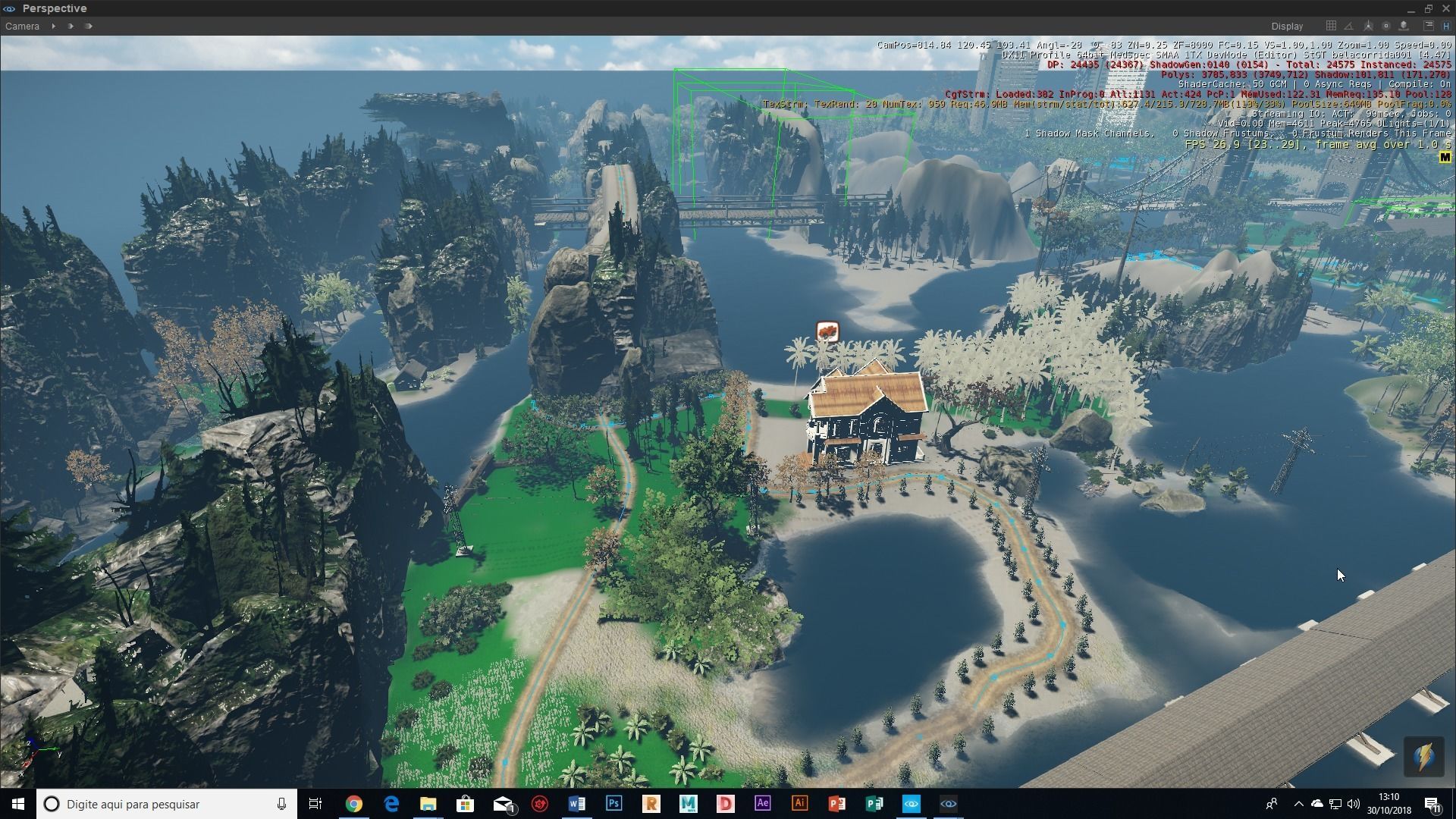The image size is (1456, 819).
Task: Launch After Effects from the taskbar
Action: [763, 804]
